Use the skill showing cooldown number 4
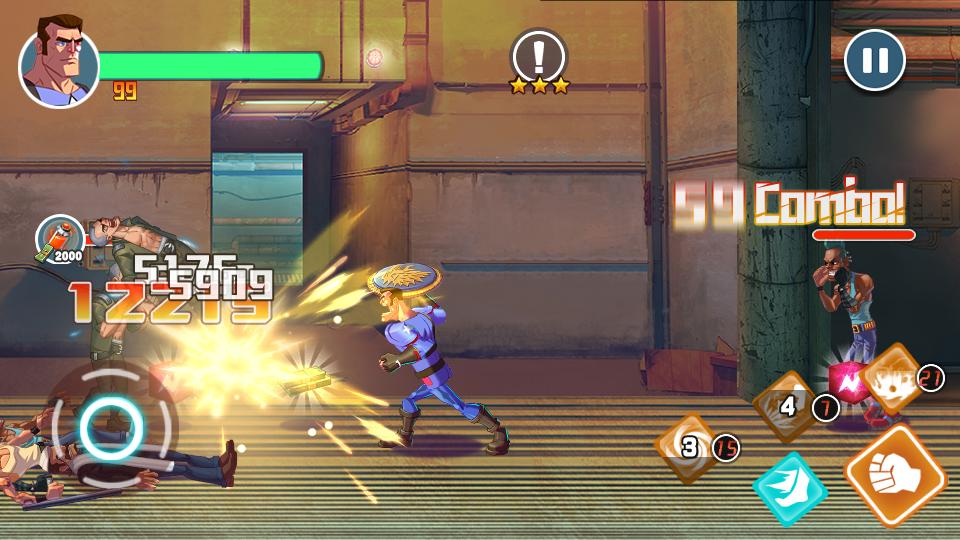 click(787, 406)
